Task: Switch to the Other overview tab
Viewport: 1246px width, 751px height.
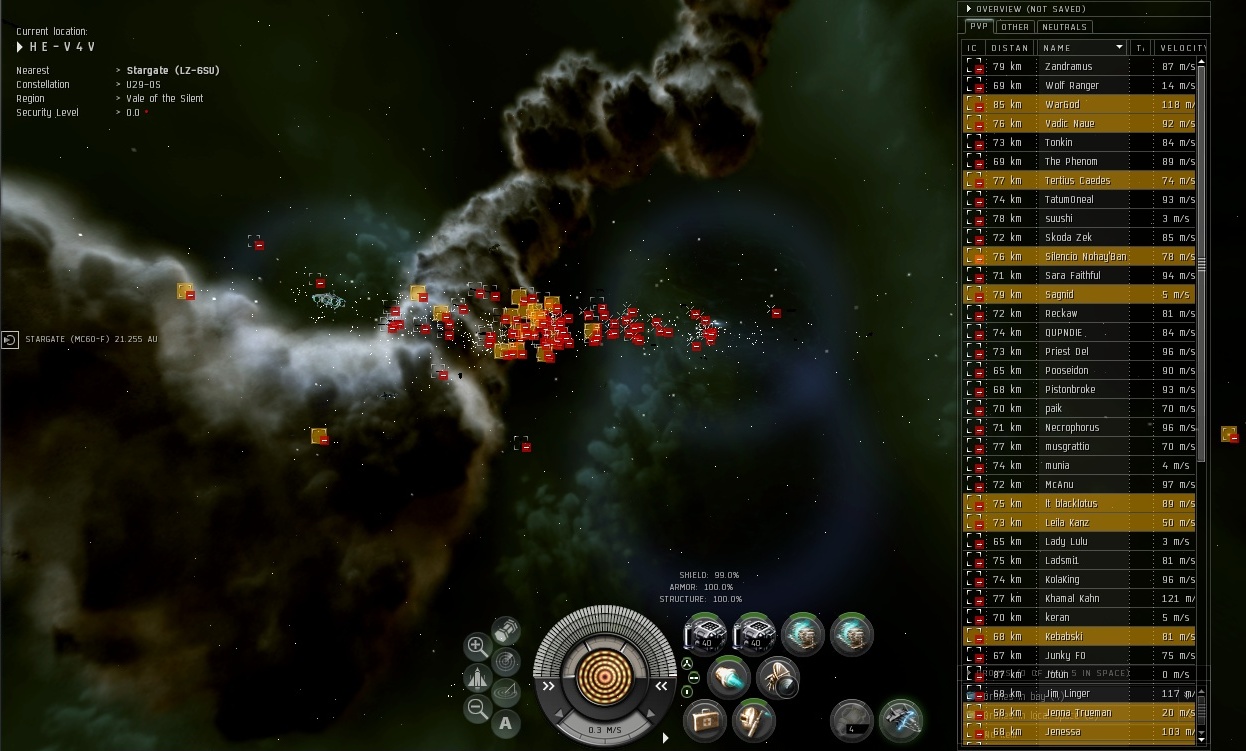Action: click(1015, 27)
